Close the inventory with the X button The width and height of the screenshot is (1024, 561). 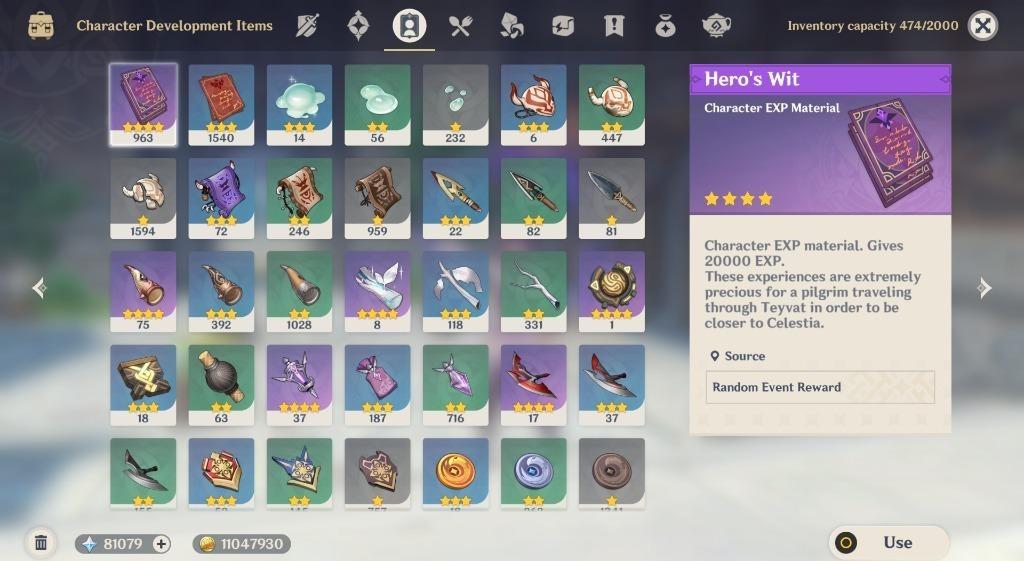point(983,26)
